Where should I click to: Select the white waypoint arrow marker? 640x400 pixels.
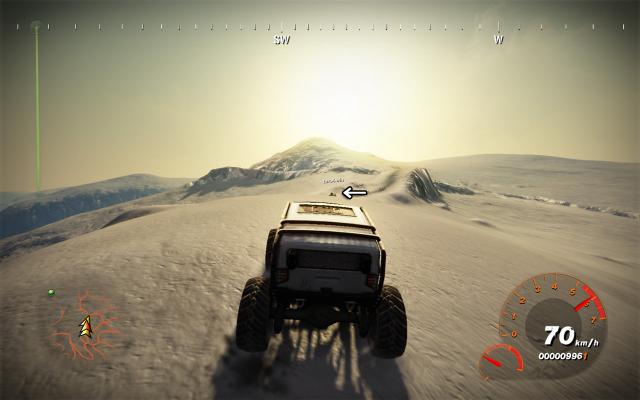click(355, 192)
